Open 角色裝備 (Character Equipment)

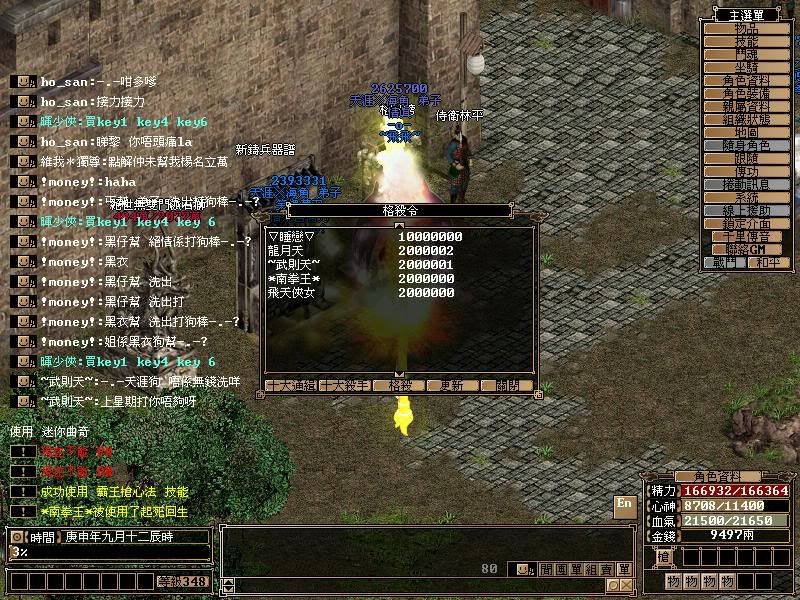pos(746,94)
